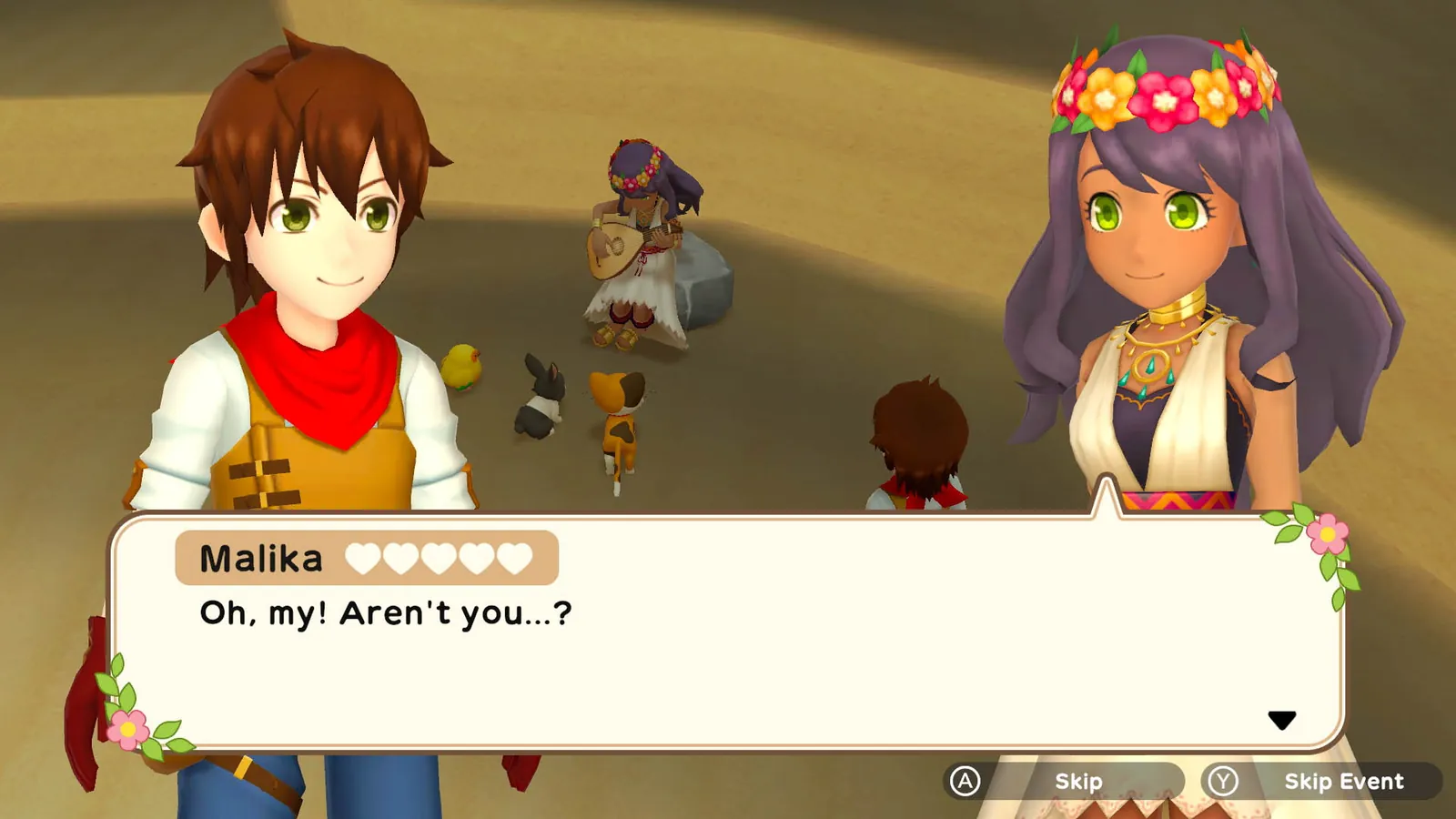Screen dimensions: 1456x819
Task: Toggle focus onto the yellow chick in the background
Action: 462,367
